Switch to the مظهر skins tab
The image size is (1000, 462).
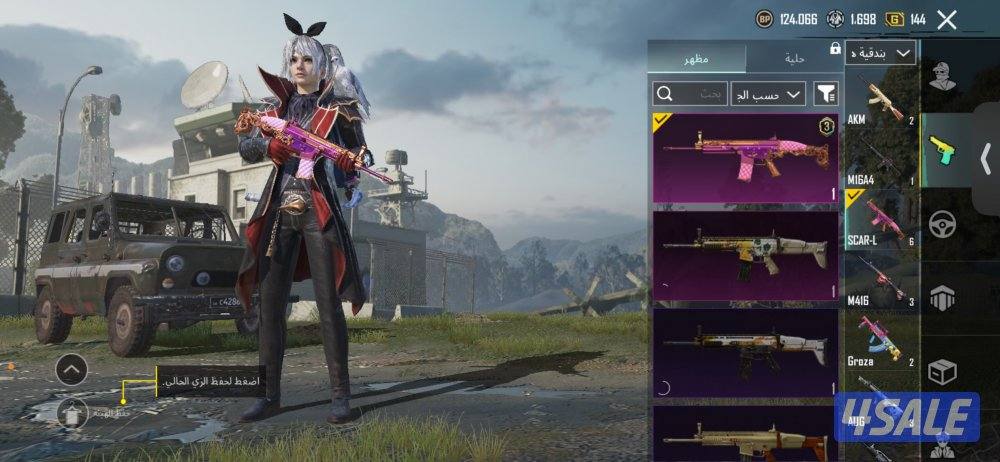[x=697, y=58]
